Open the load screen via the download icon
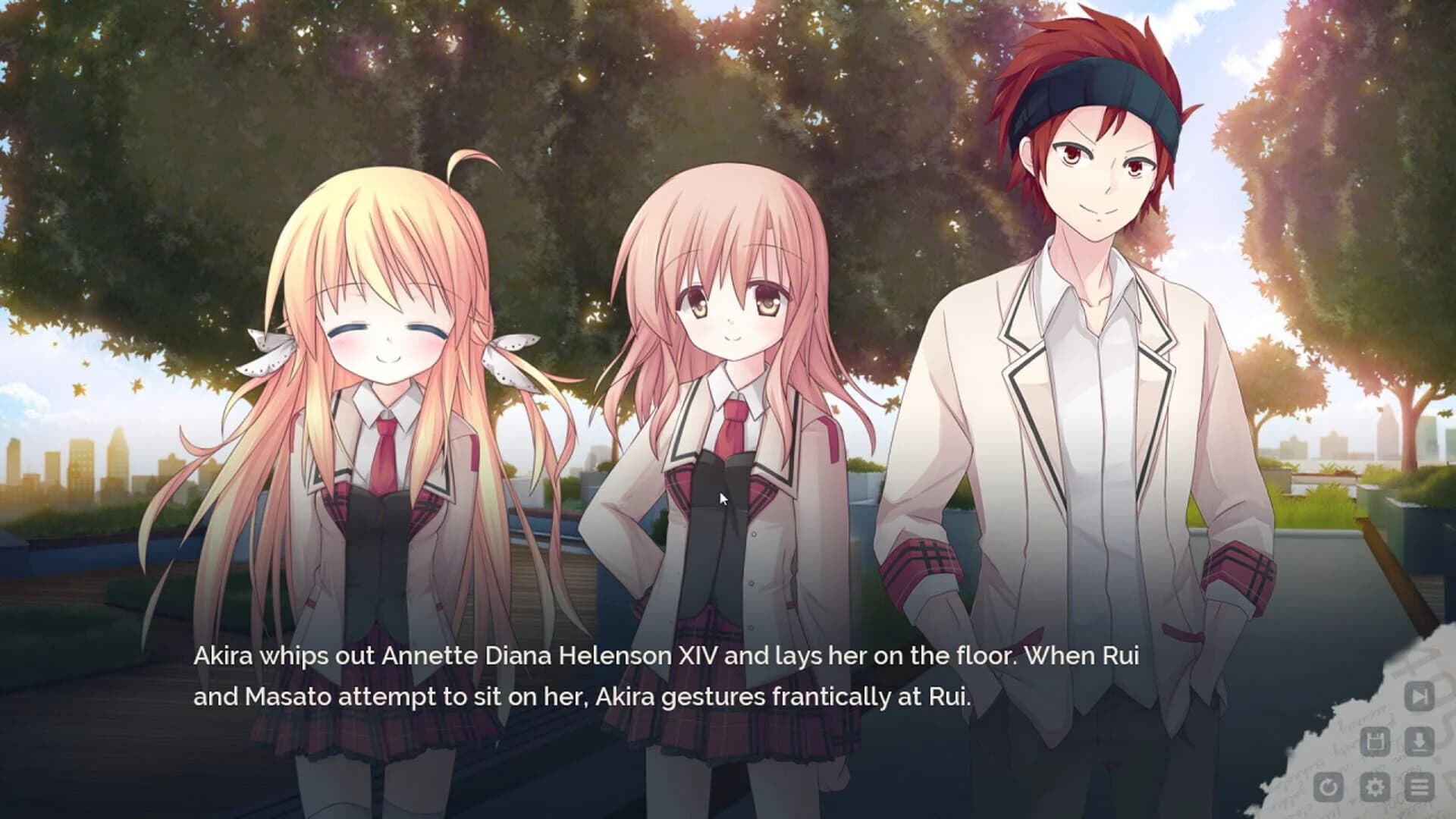1456x819 pixels. coord(1419,741)
